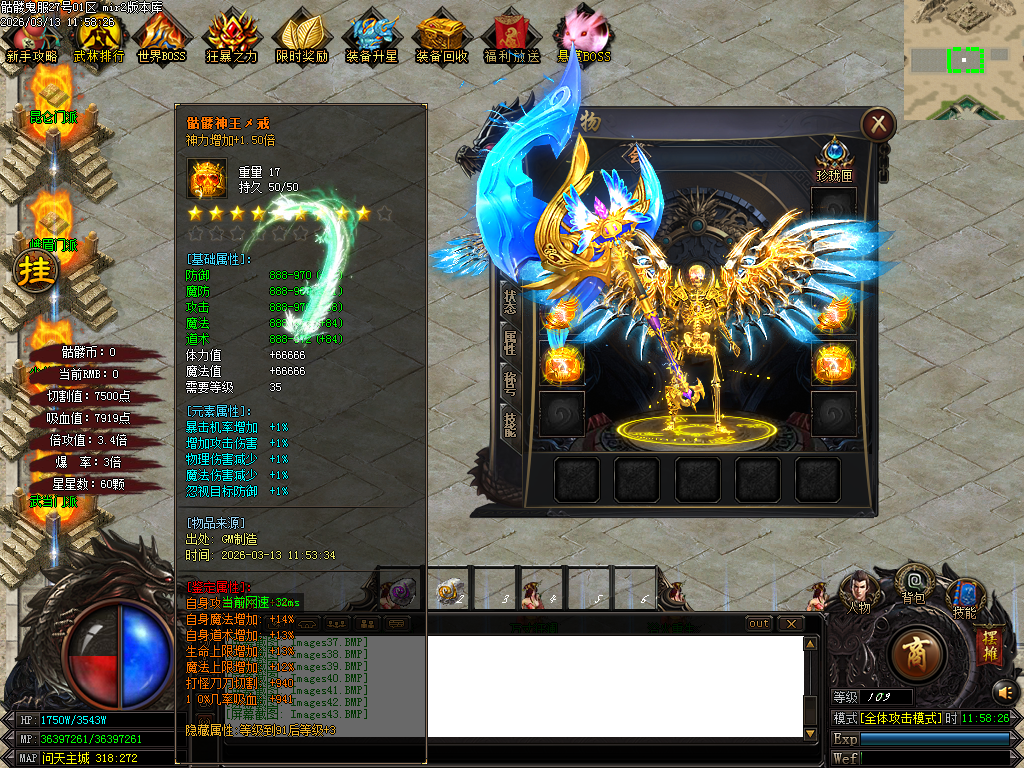The width and height of the screenshot is (1024, 768).
Task: Open the 珍珑匣 treasure box
Action: tap(834, 159)
